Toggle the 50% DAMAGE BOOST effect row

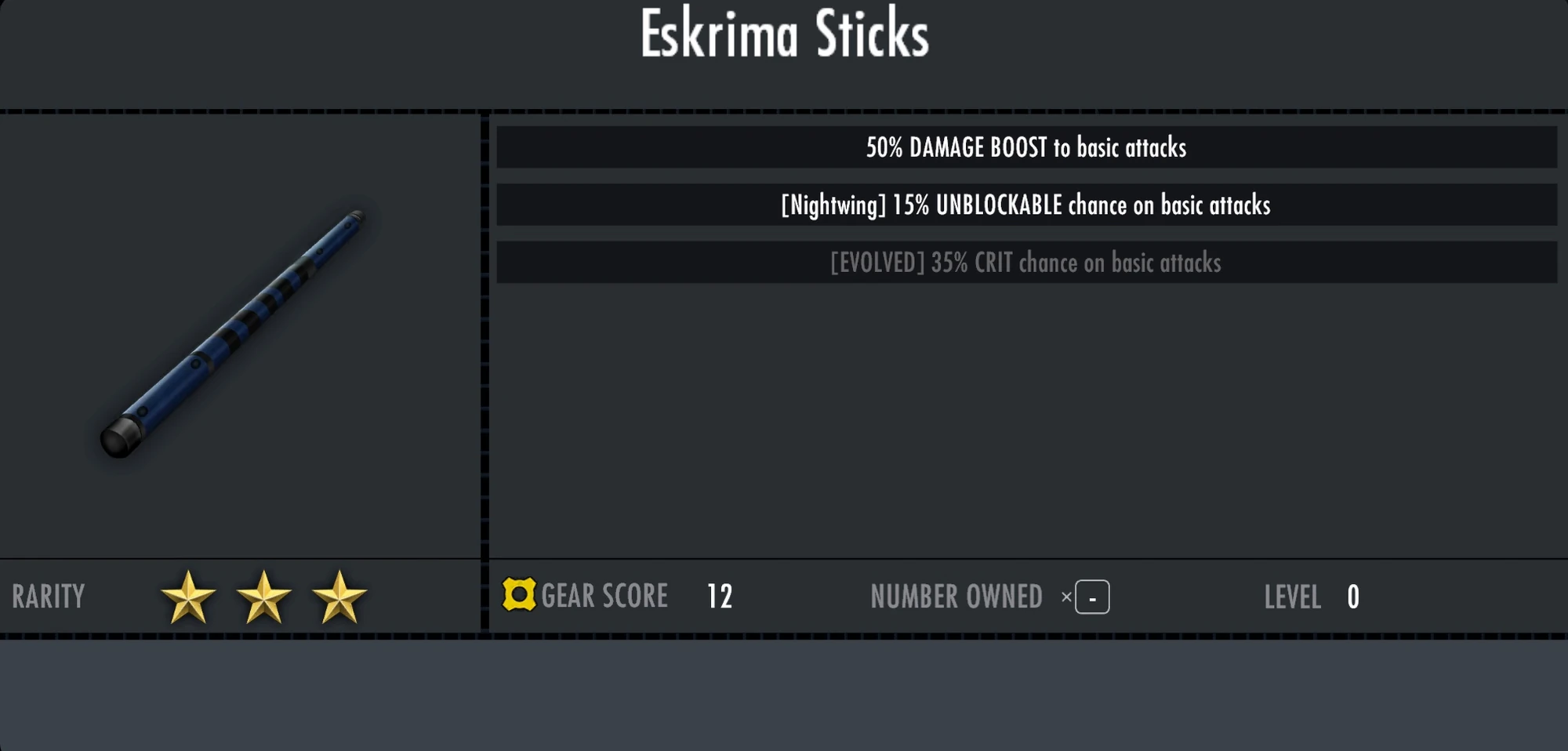pos(1025,147)
